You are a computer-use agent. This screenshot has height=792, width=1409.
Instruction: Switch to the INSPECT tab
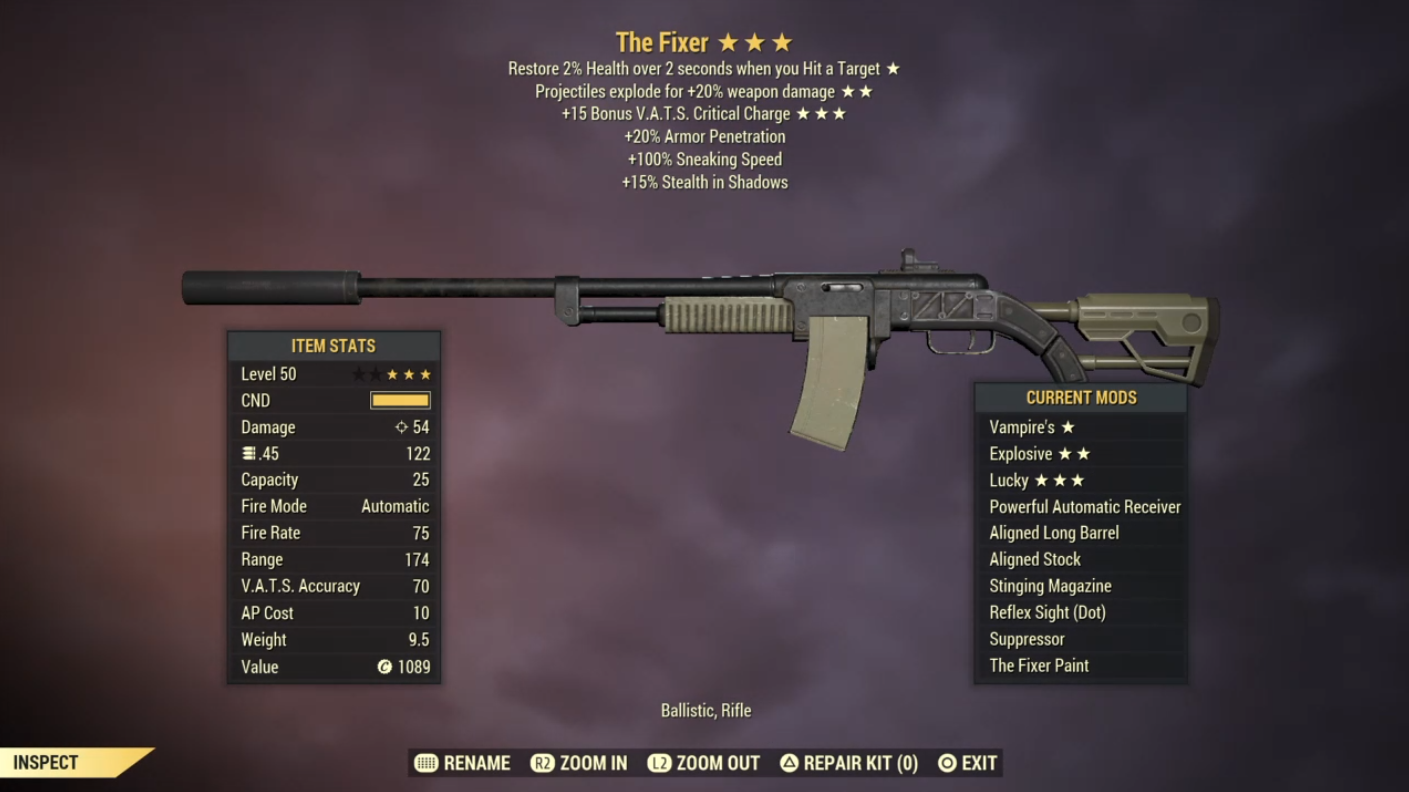tap(45, 762)
